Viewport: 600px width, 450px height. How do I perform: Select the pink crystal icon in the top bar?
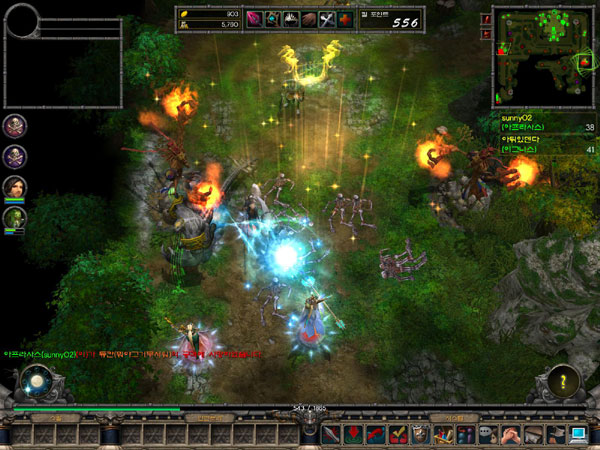(x=254, y=19)
